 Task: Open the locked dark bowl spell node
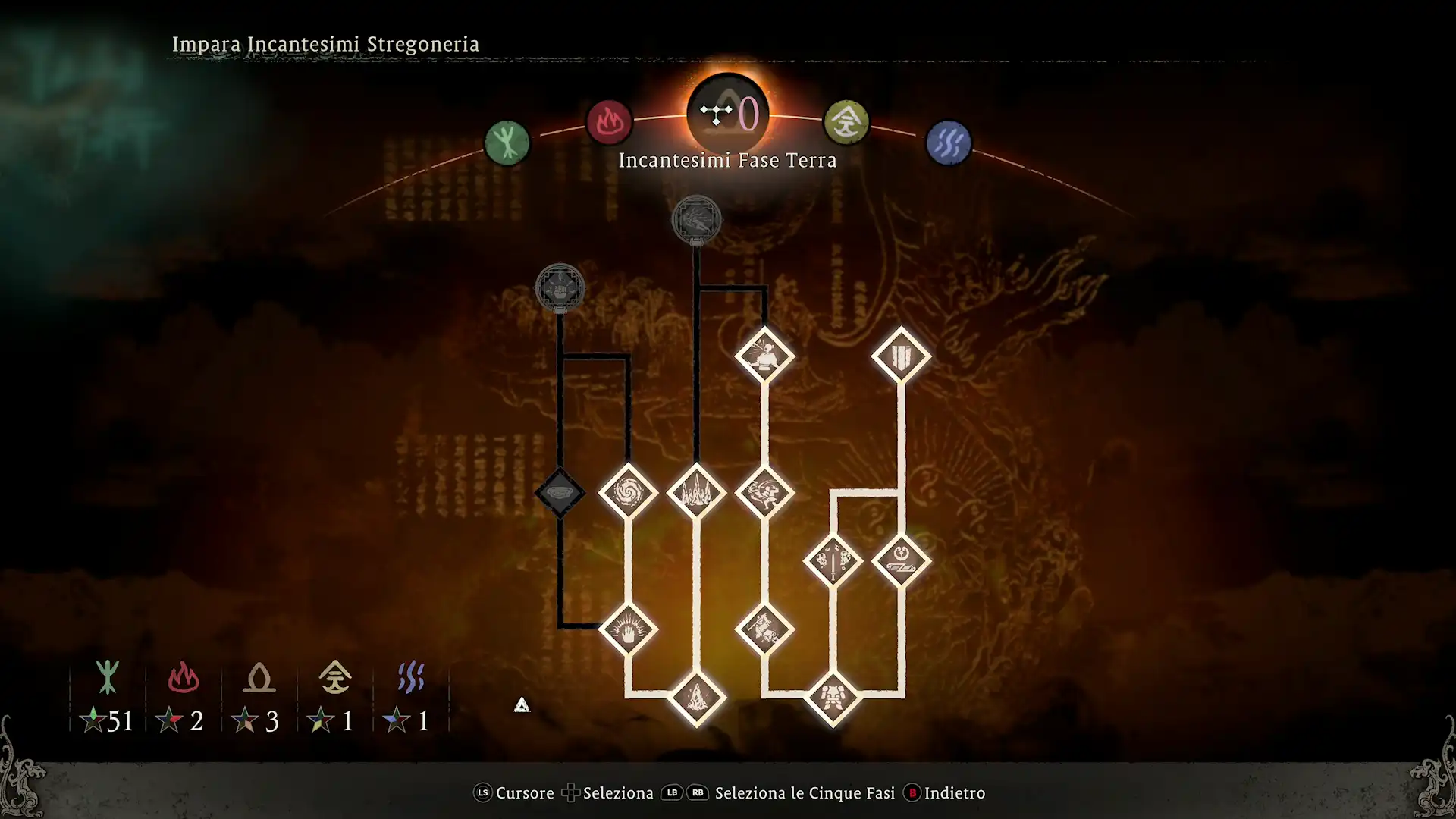pyautogui.click(x=560, y=493)
